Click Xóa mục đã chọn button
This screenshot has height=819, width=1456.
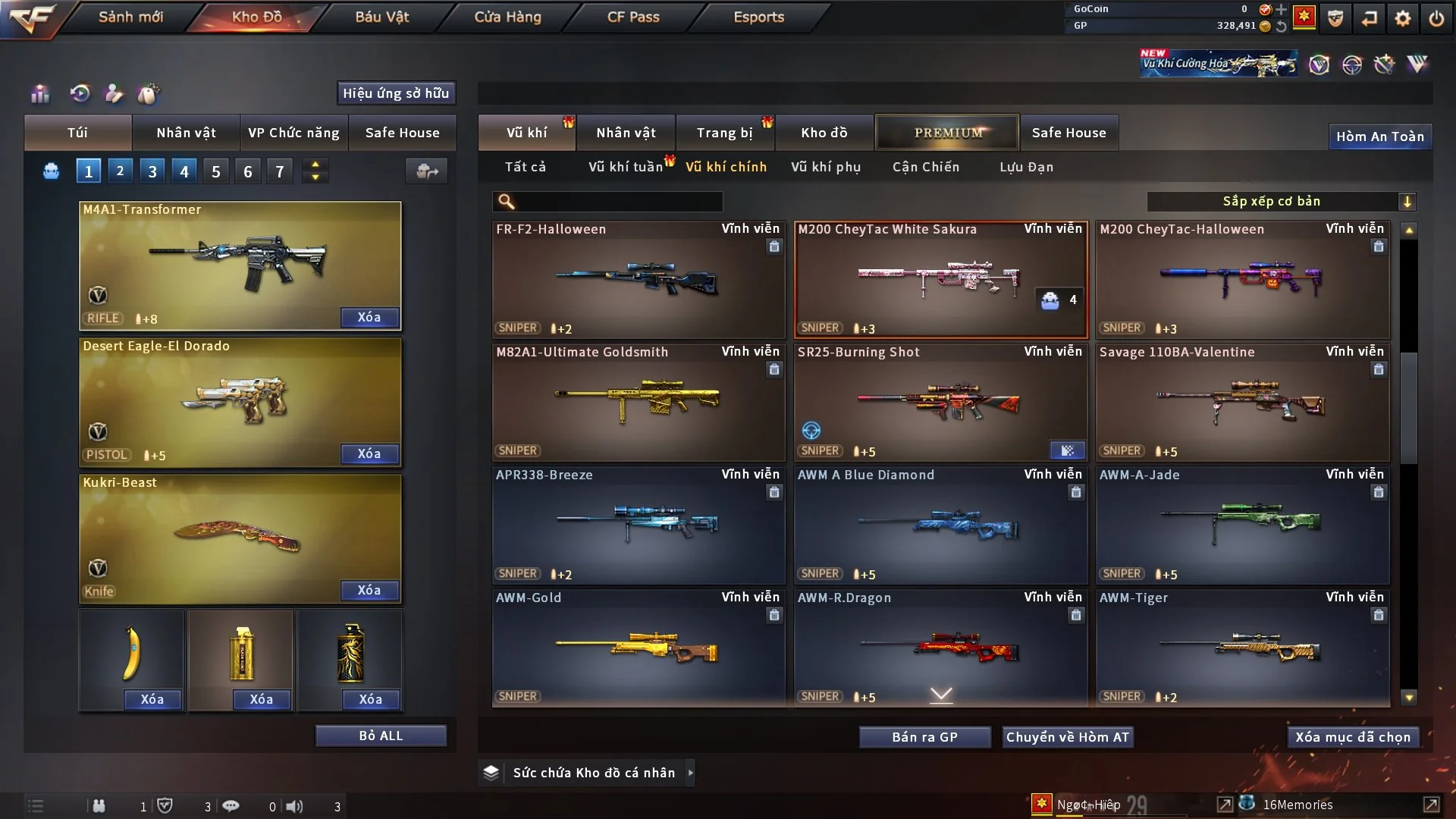click(1353, 737)
